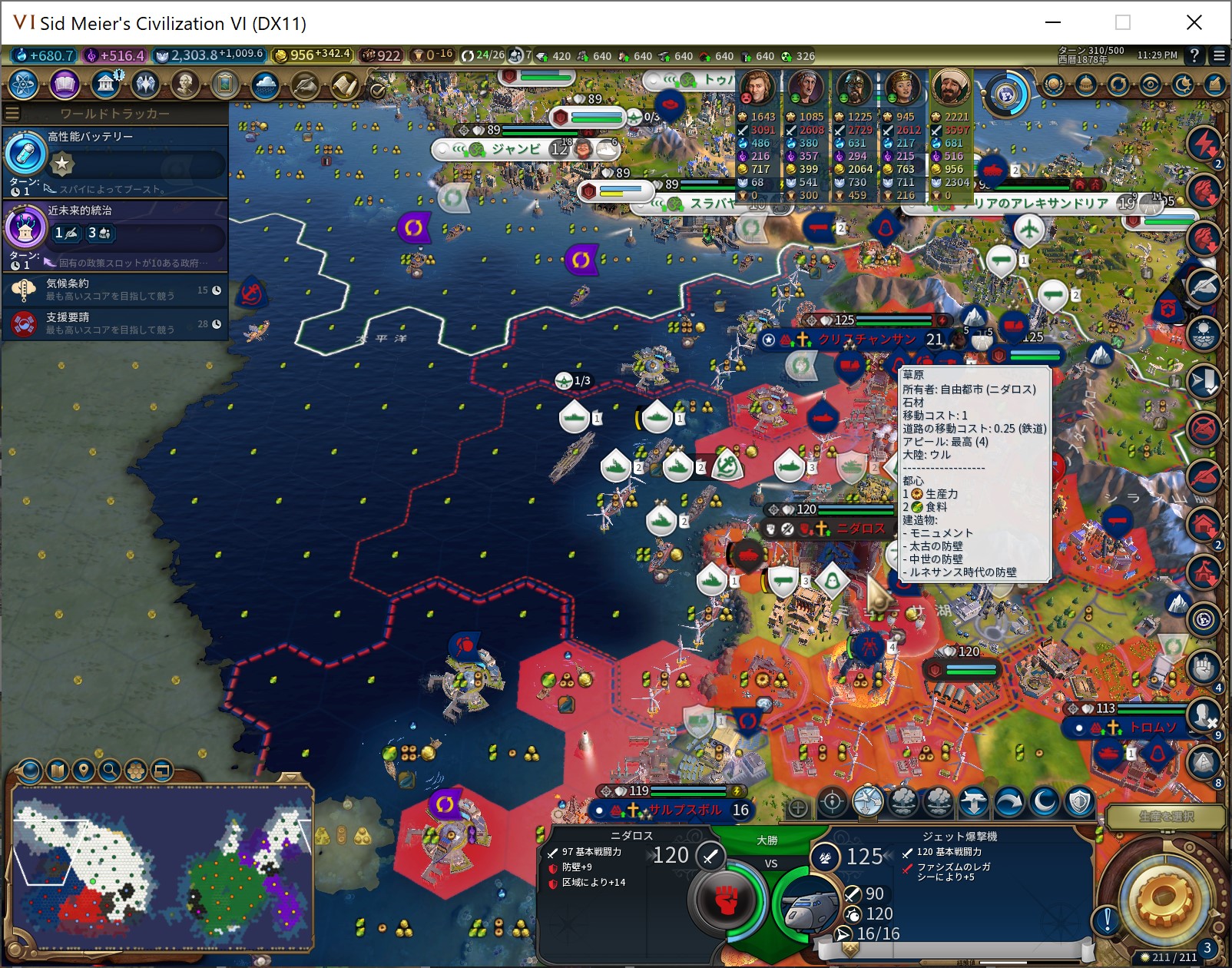
Task: Click the 生産を選択 notification button
Action: (x=1165, y=817)
